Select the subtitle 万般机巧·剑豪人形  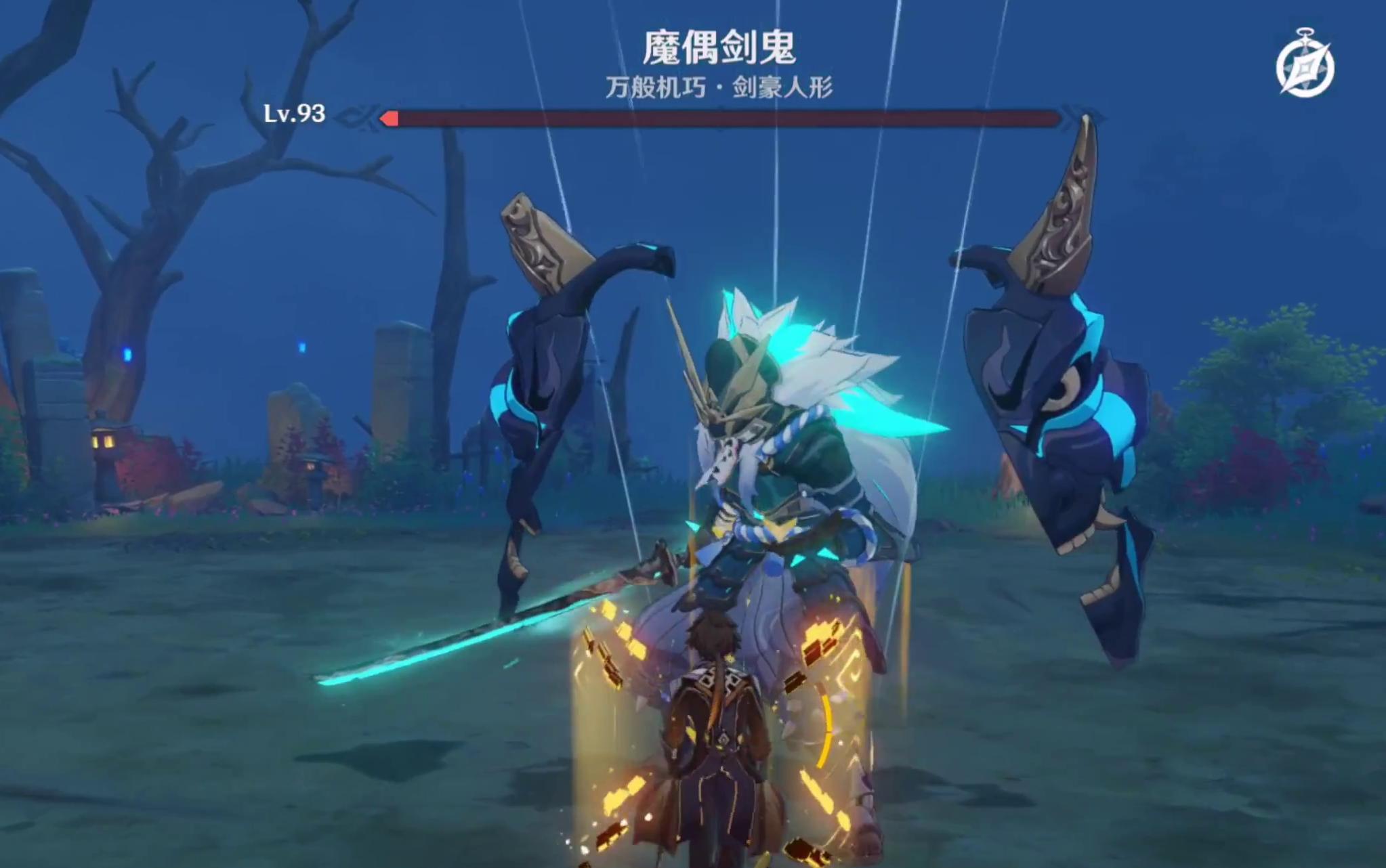720,89
